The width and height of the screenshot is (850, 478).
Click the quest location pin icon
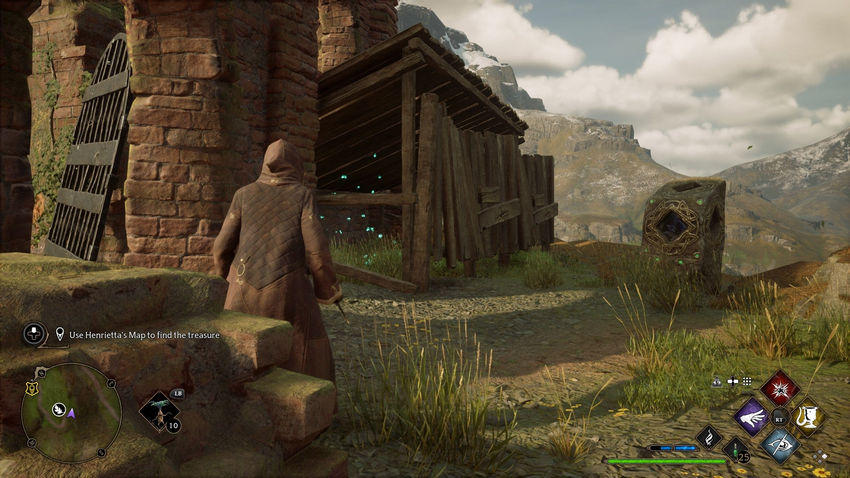click(61, 333)
